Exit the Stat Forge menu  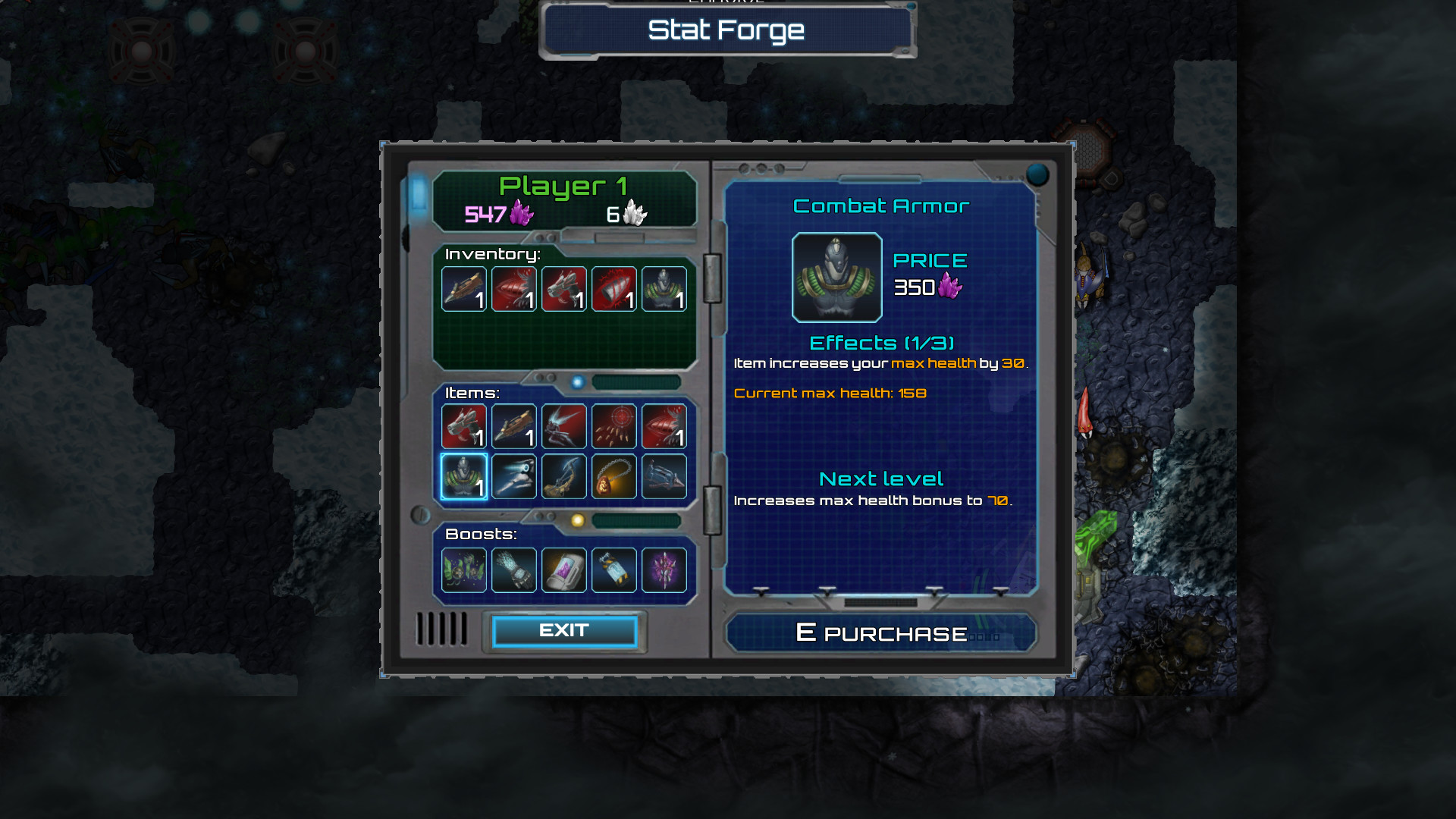tap(564, 631)
